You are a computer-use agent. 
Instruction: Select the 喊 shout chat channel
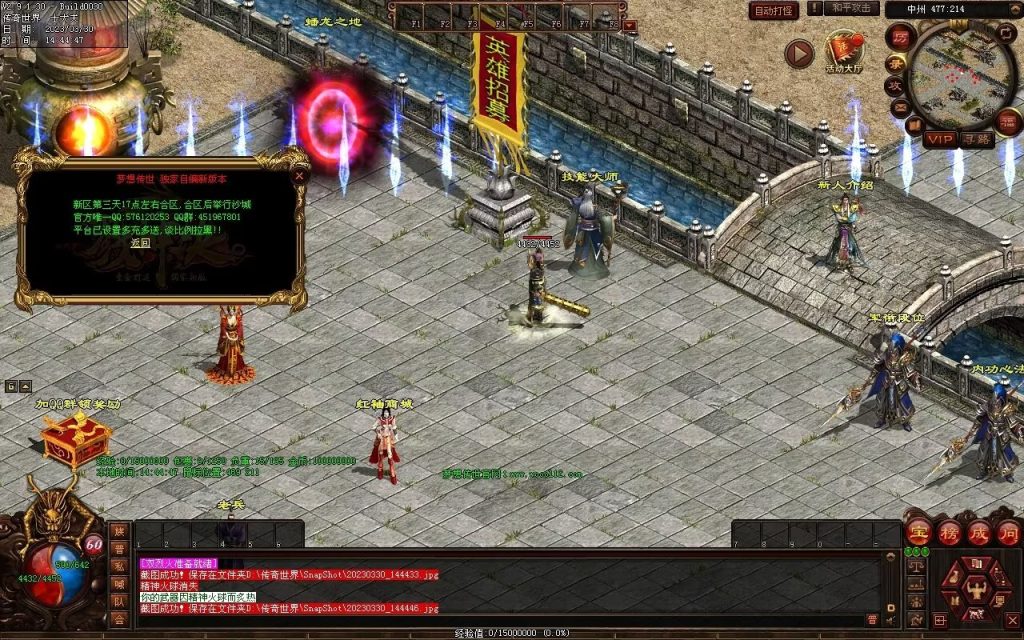pos(119,584)
